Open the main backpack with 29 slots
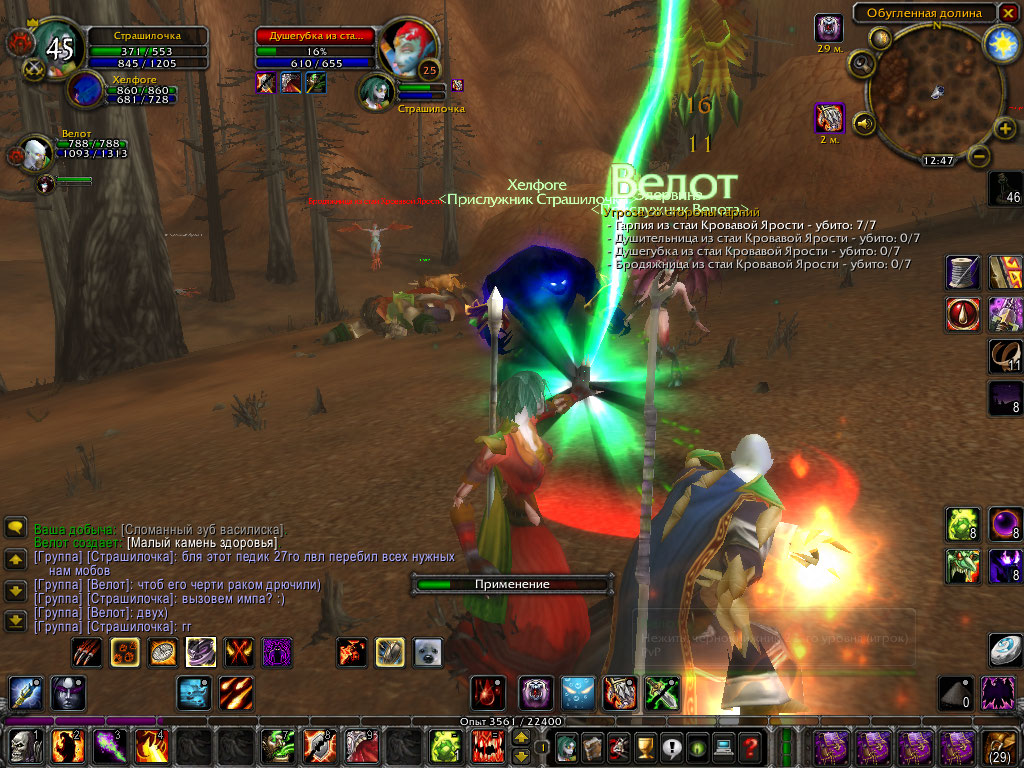 tap(1000, 746)
